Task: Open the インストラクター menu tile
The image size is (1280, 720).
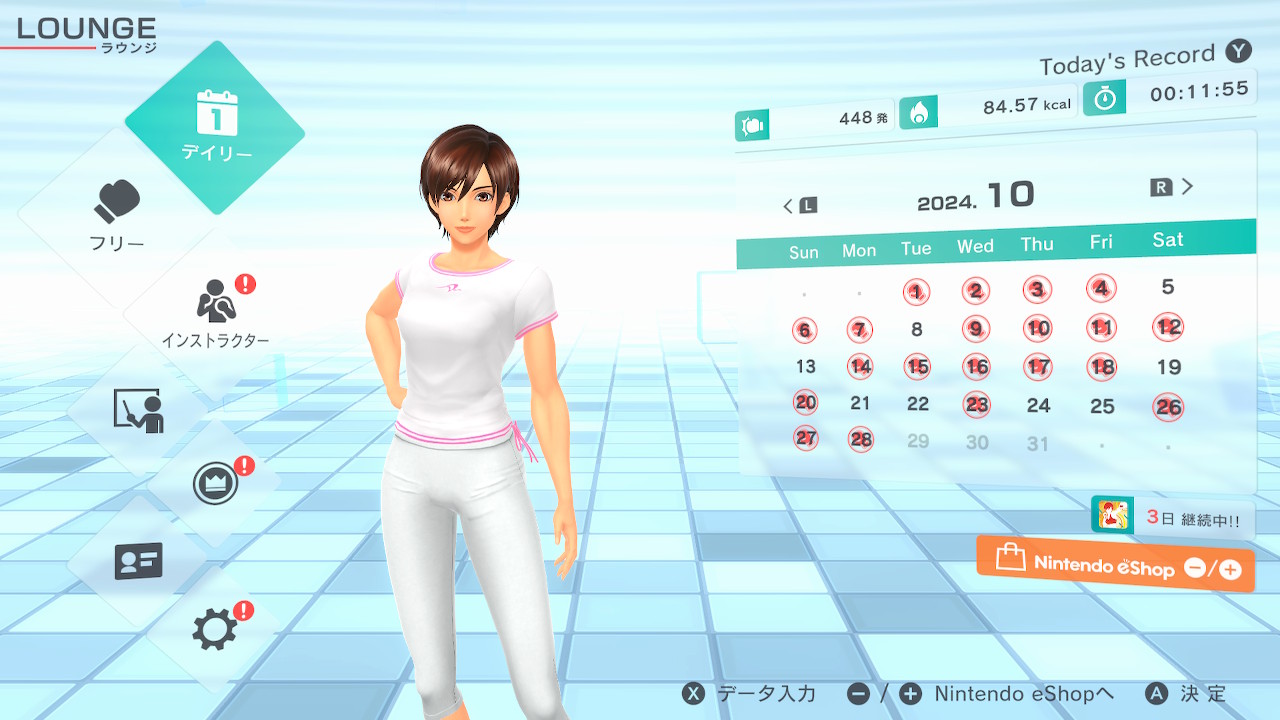Action: 215,310
